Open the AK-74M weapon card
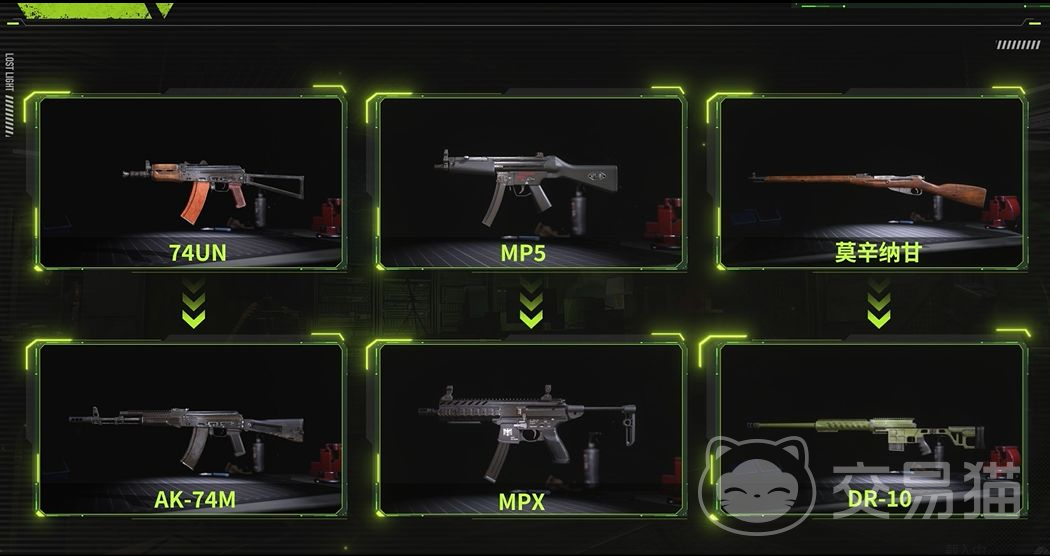This screenshot has height=556, width=1050. [190, 428]
